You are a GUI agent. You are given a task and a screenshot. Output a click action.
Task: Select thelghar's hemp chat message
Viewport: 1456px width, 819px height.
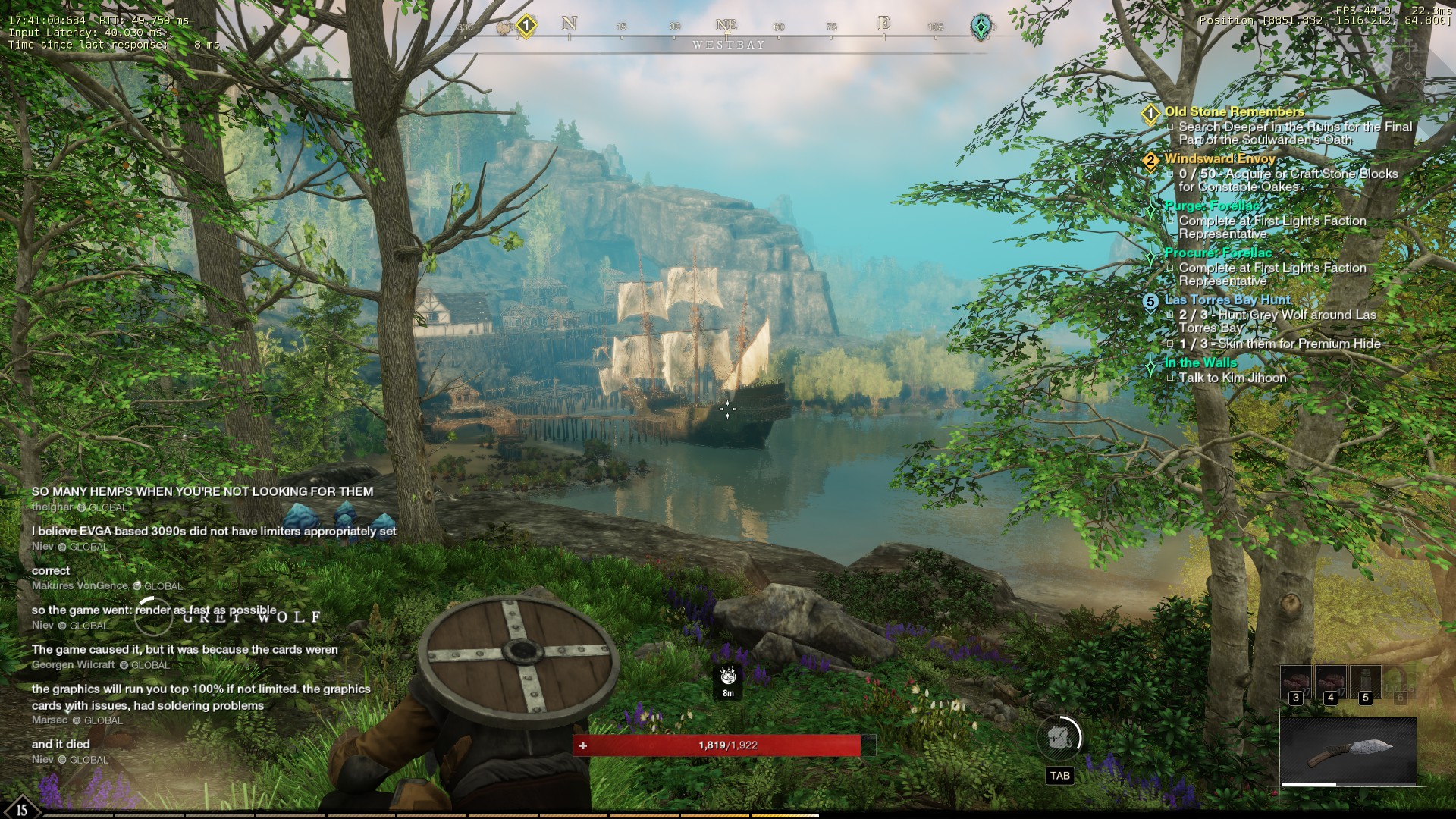click(202, 492)
